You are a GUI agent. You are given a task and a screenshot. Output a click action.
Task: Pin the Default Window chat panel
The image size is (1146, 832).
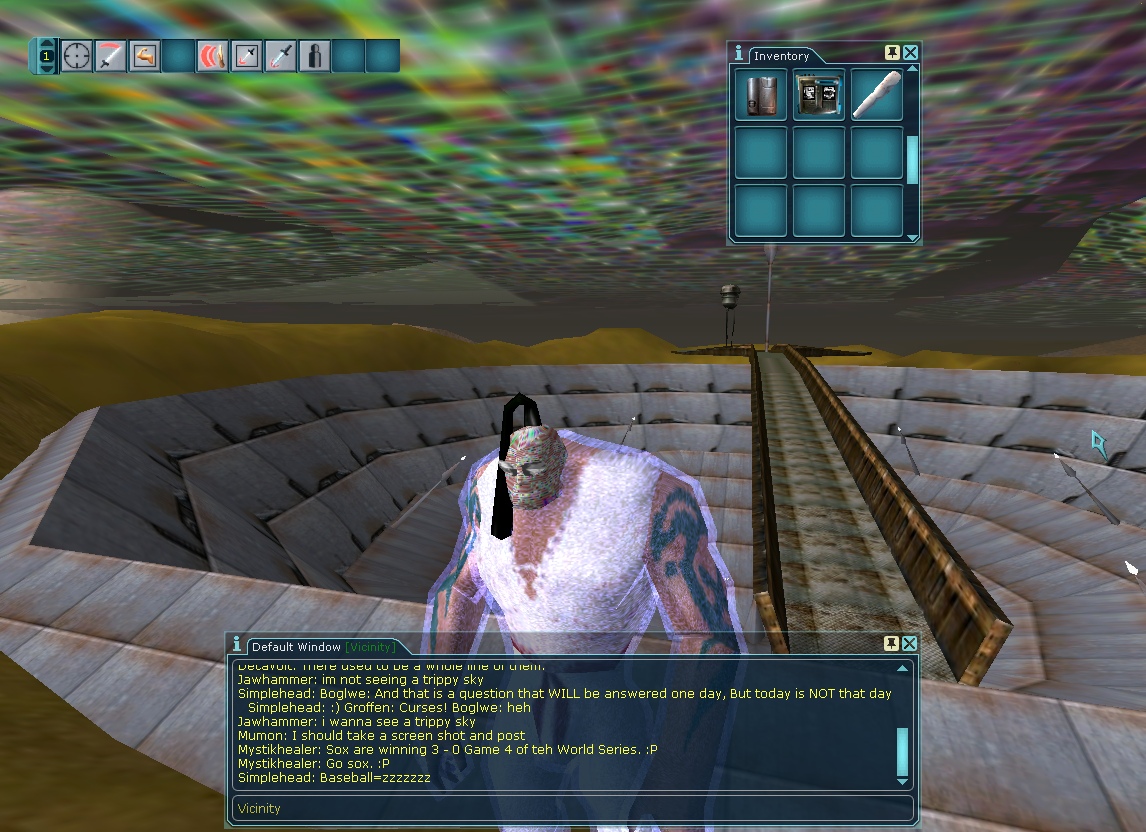[891, 644]
